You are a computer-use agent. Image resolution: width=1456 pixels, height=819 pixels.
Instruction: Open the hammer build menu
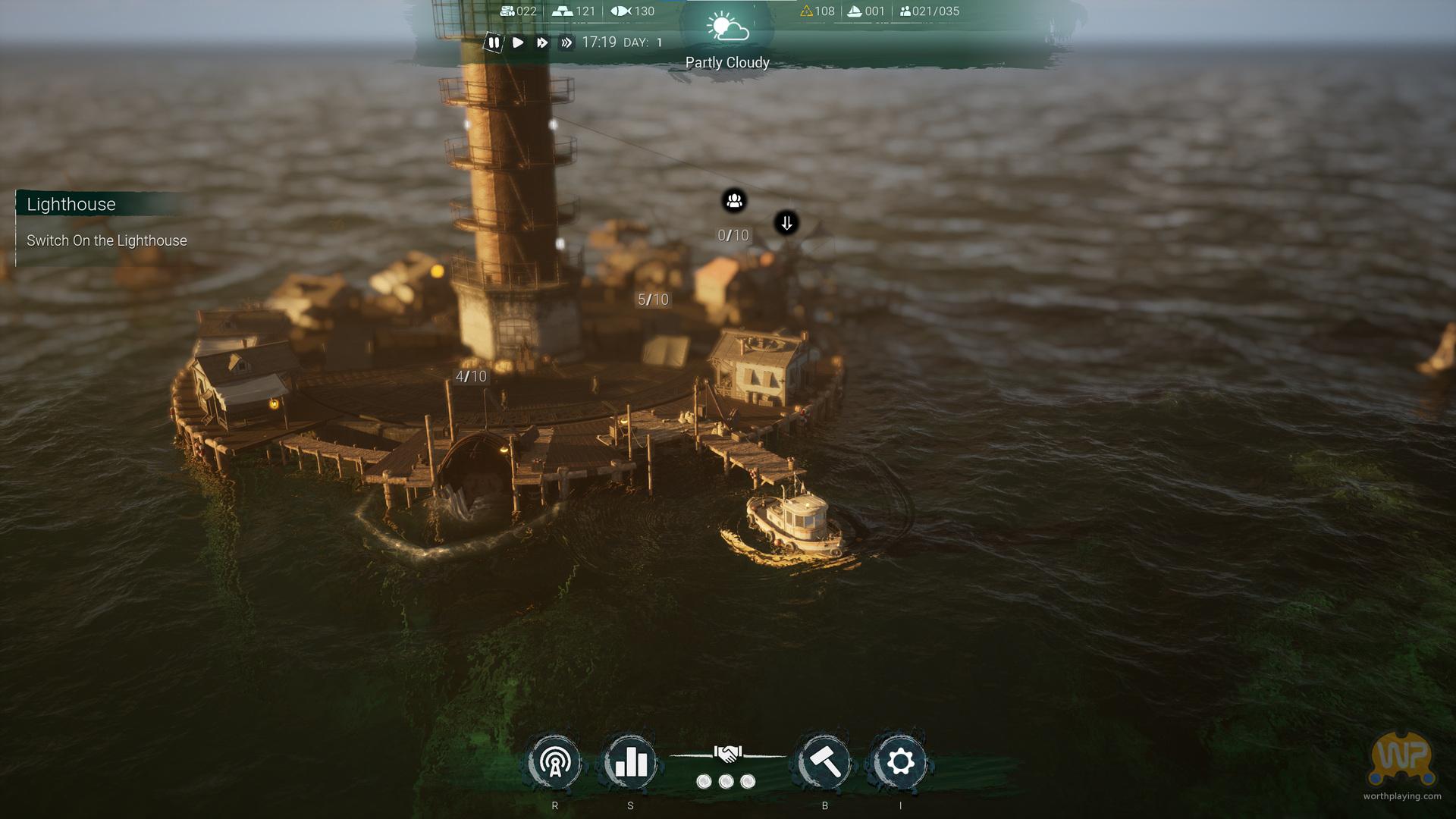click(824, 762)
